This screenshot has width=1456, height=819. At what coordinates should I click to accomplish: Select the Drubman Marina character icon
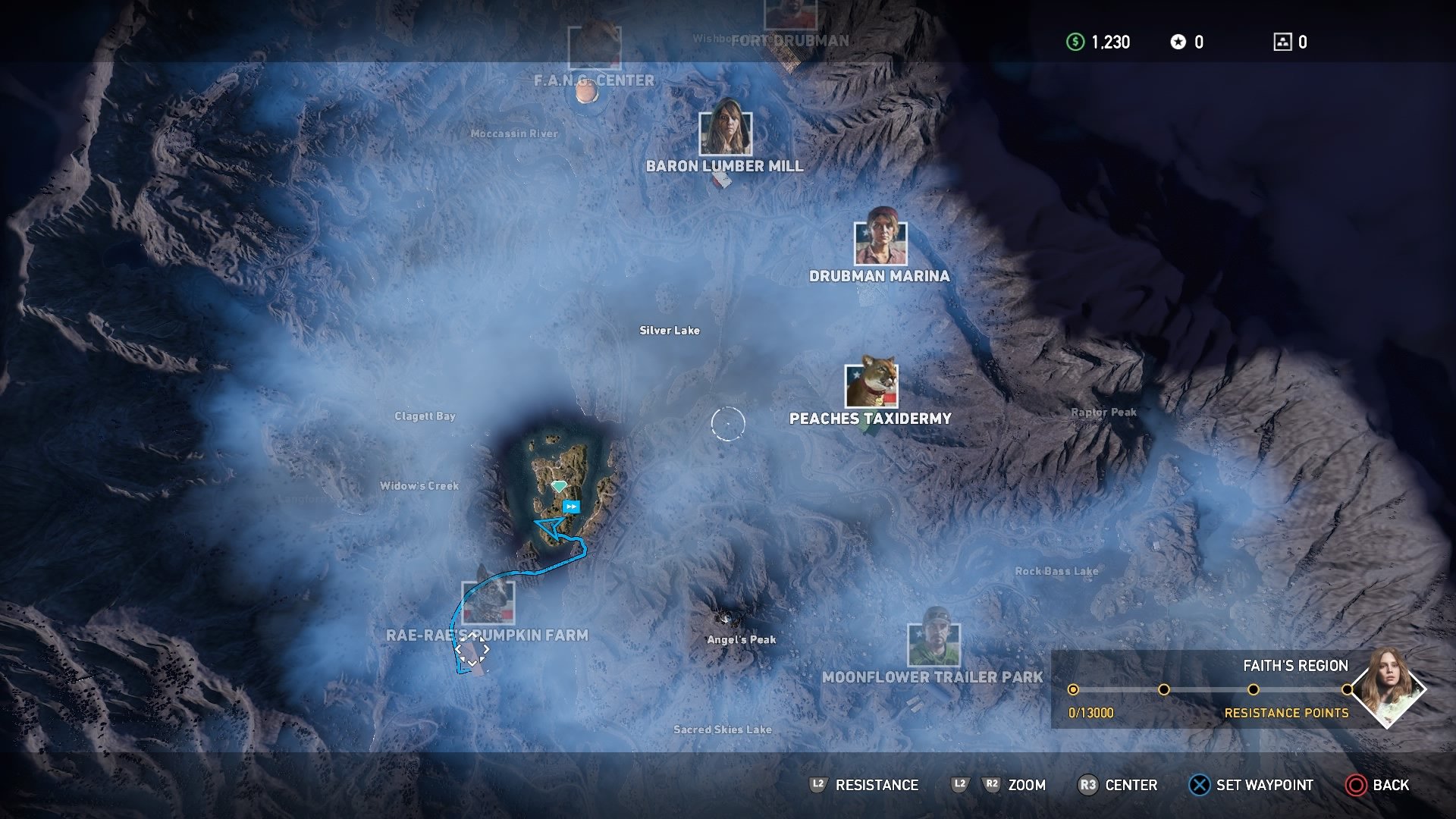tap(882, 243)
